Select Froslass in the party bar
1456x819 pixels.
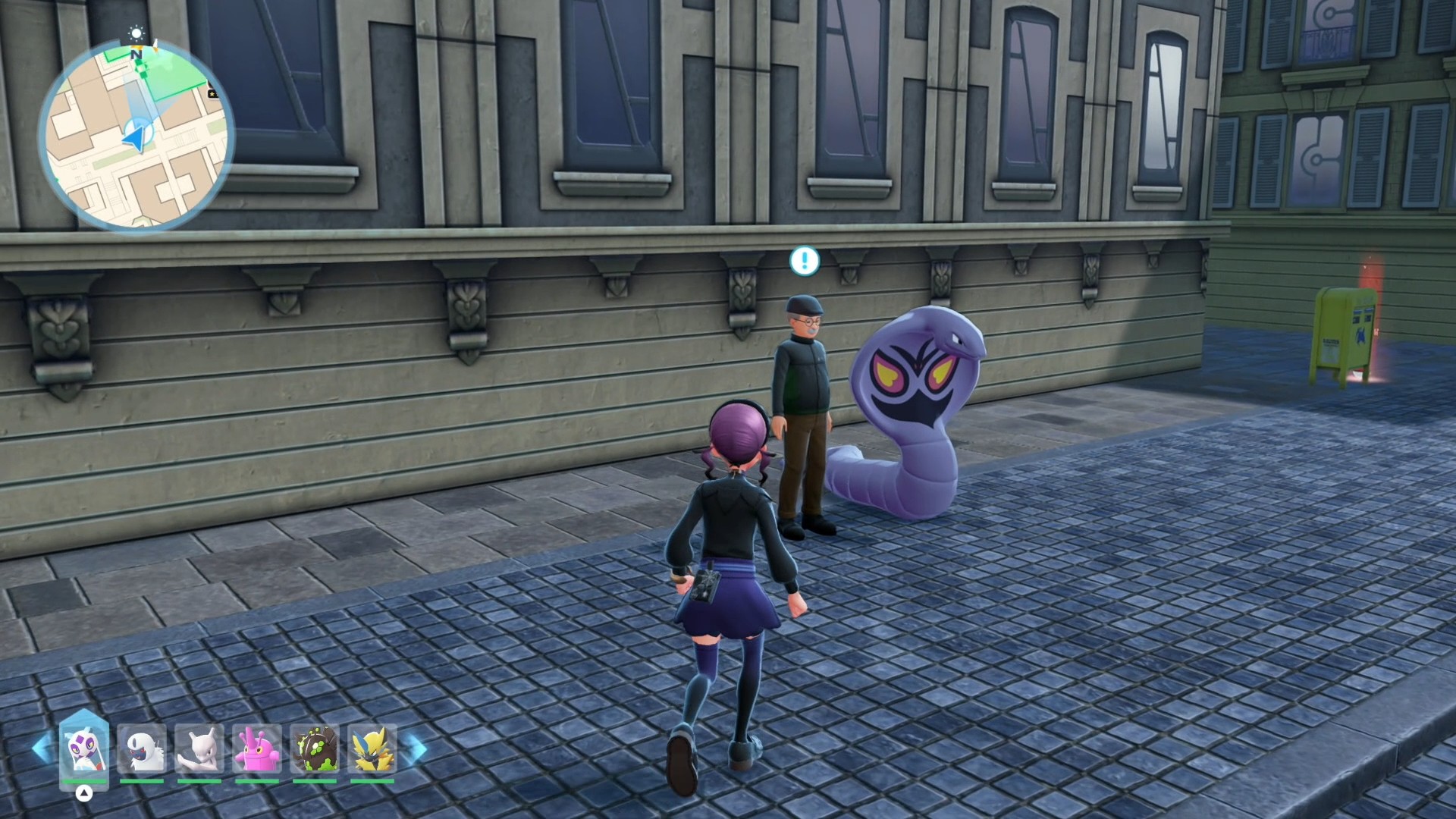84,748
